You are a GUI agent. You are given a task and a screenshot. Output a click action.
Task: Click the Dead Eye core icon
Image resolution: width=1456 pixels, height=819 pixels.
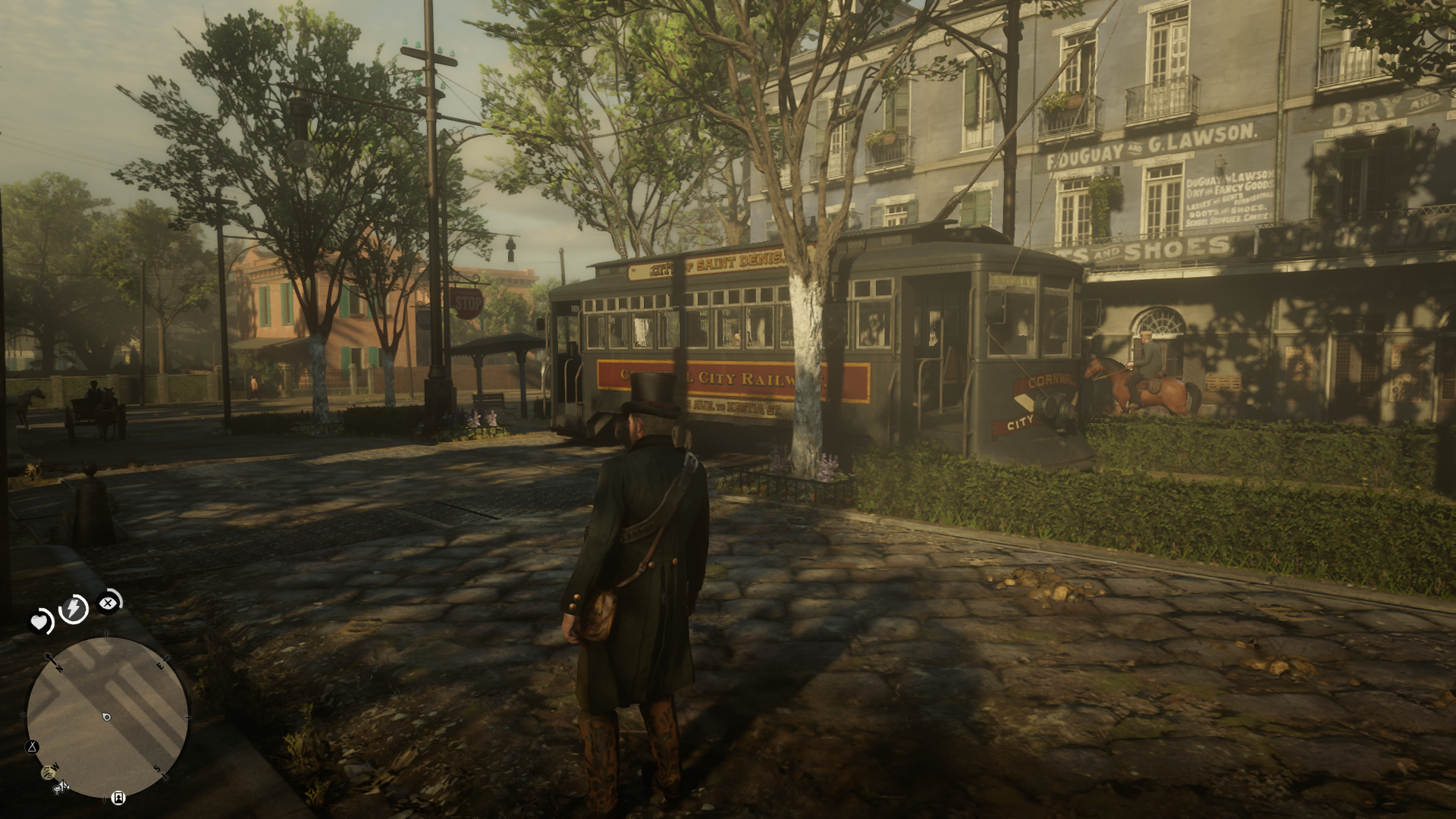pyautogui.click(x=109, y=603)
